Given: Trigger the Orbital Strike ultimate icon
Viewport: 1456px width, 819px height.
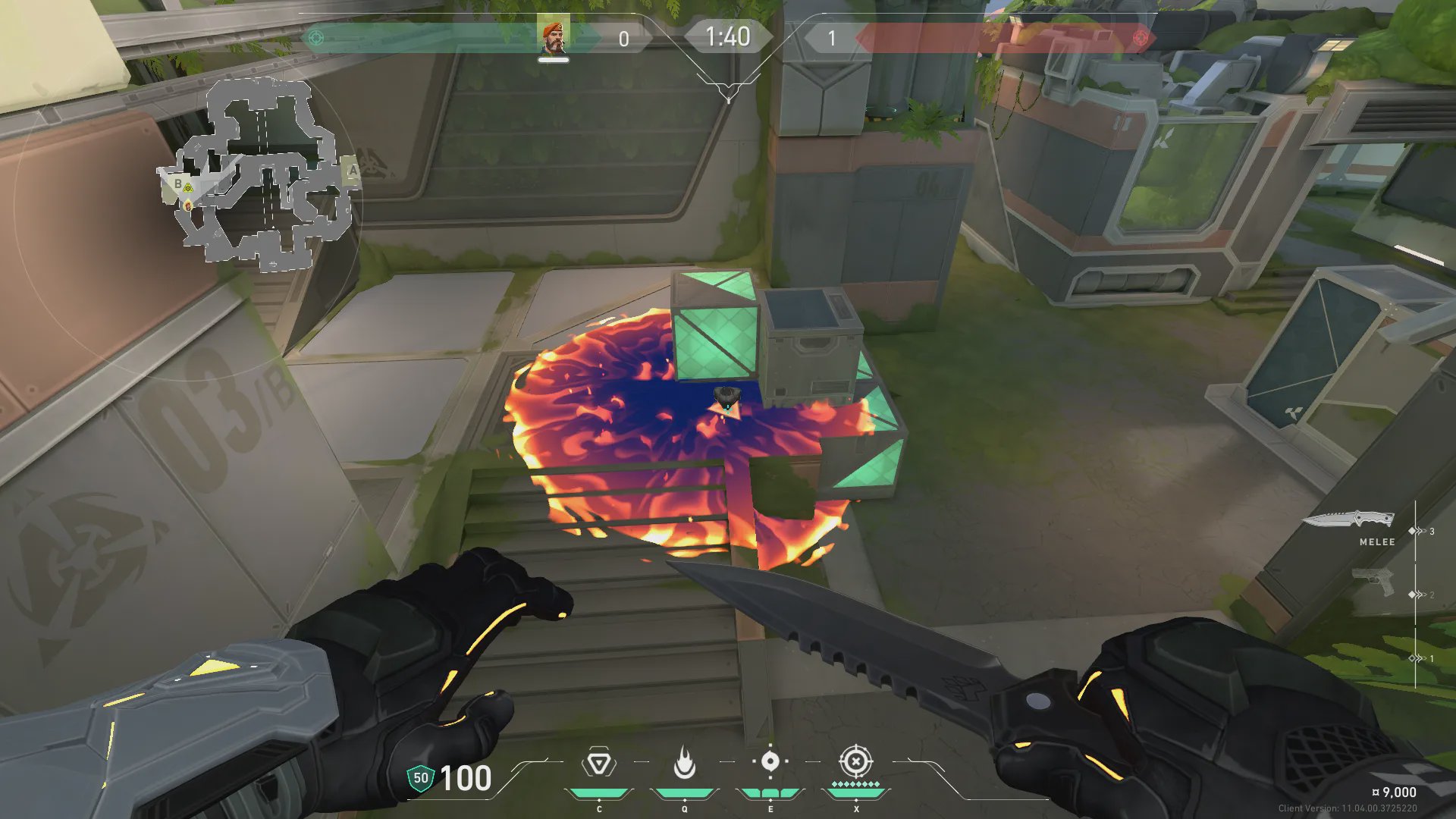Looking at the screenshot, I should point(855,761).
